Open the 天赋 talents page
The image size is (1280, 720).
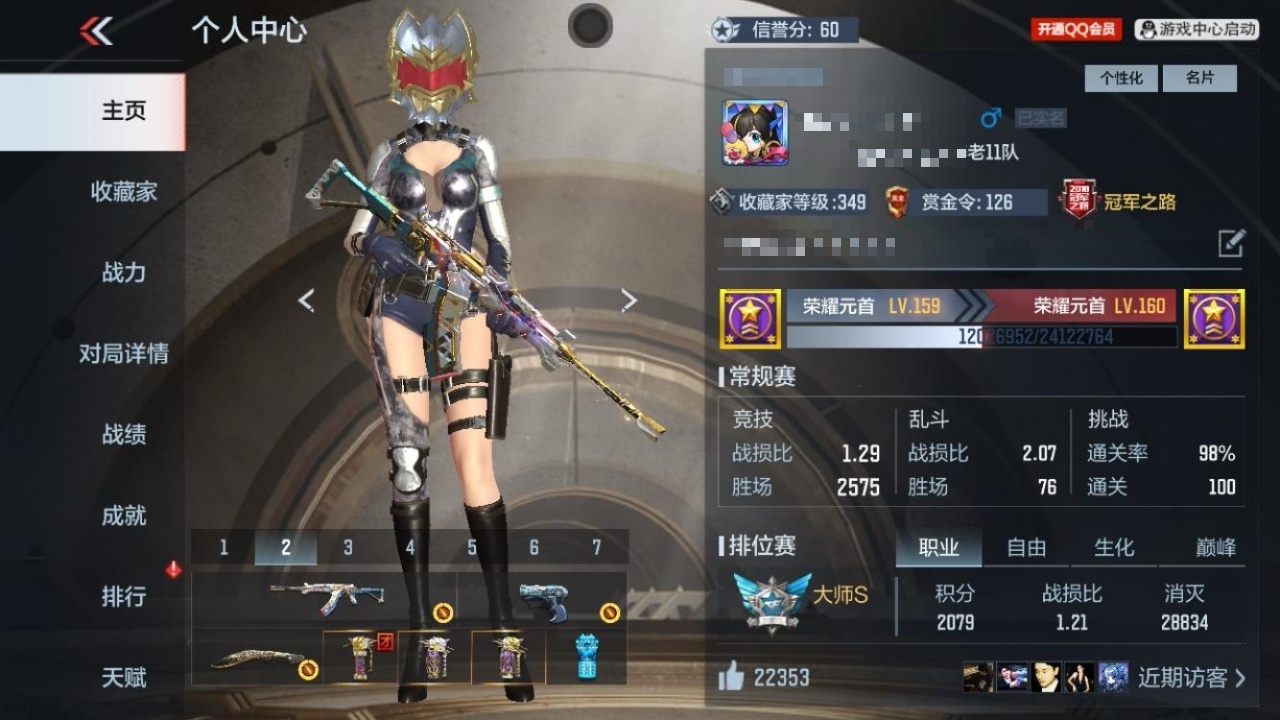tap(124, 677)
